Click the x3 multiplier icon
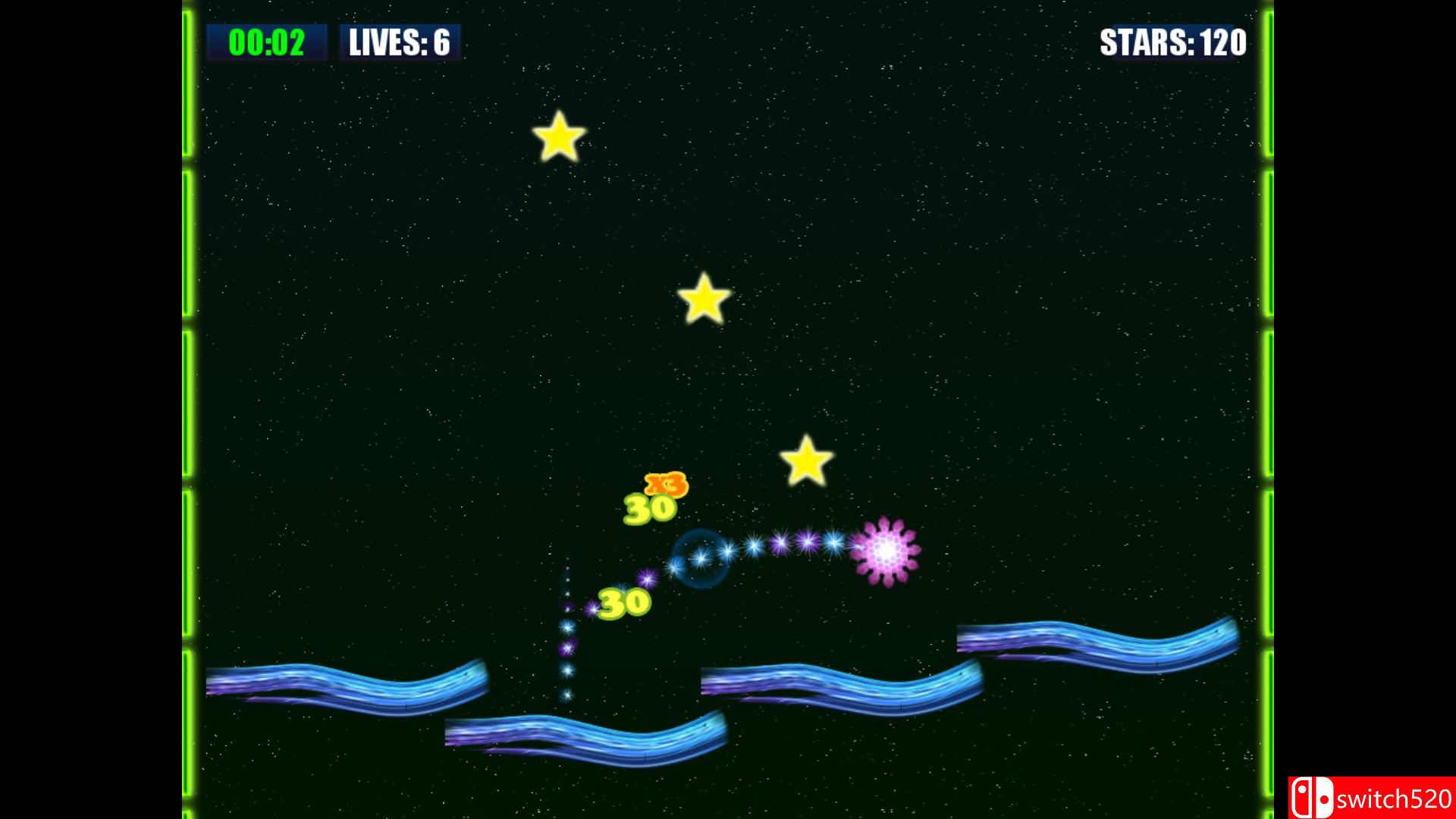The height and width of the screenshot is (819, 1456). (665, 483)
